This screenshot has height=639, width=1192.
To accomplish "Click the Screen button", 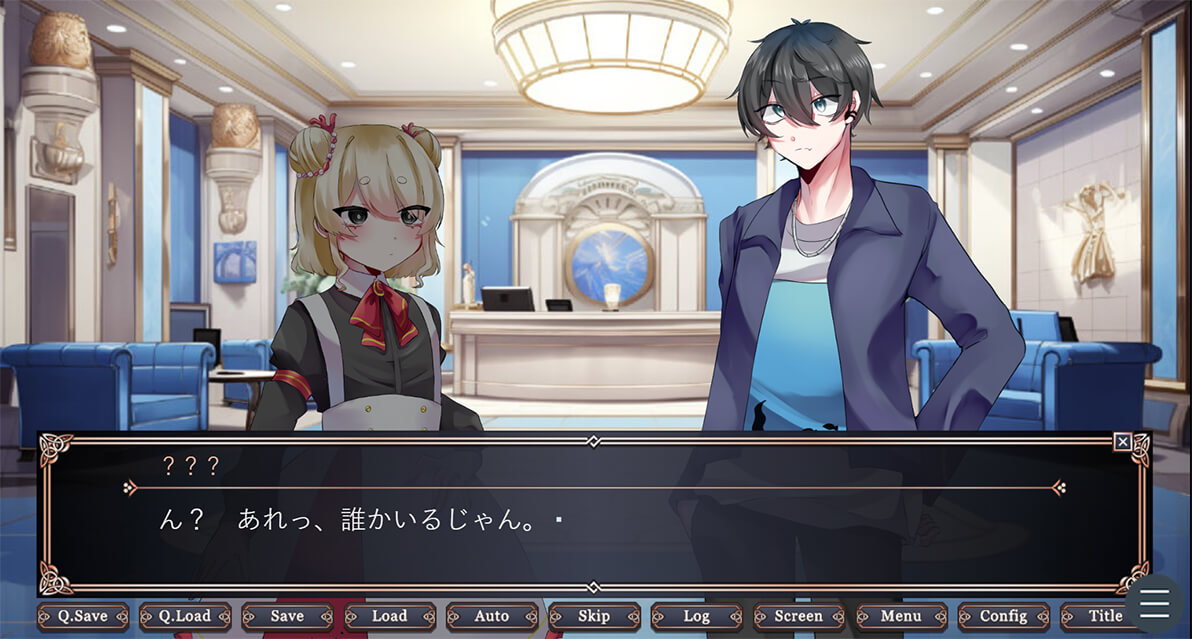I will click(x=799, y=616).
